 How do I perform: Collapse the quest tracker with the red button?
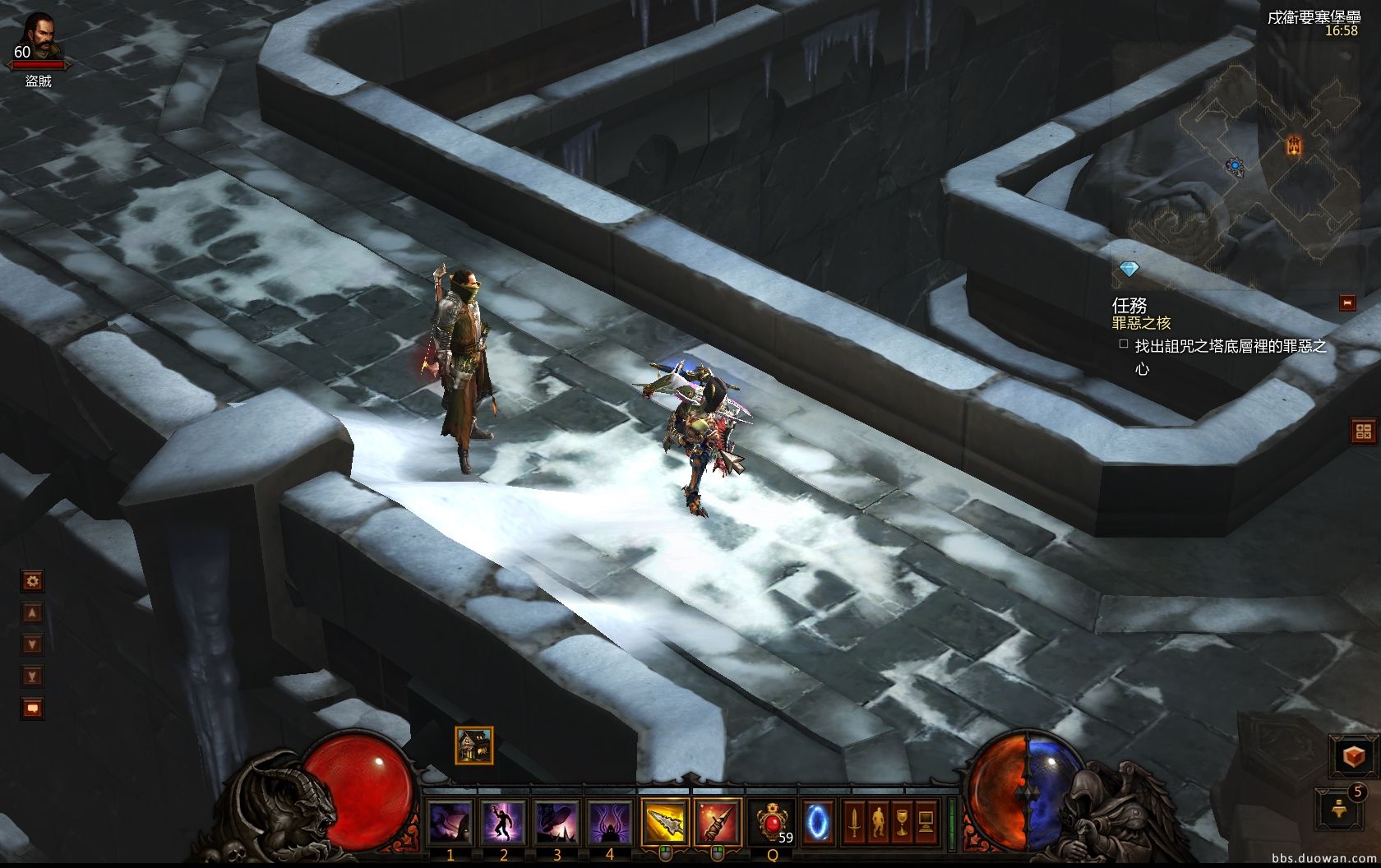1347,303
